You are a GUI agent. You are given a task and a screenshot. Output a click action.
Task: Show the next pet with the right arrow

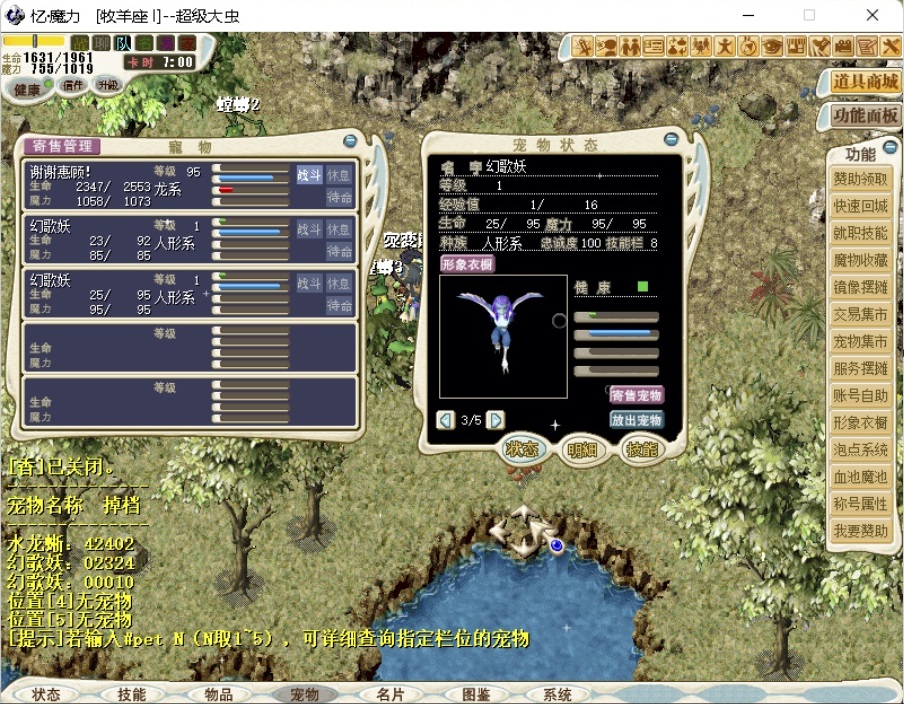coord(496,420)
